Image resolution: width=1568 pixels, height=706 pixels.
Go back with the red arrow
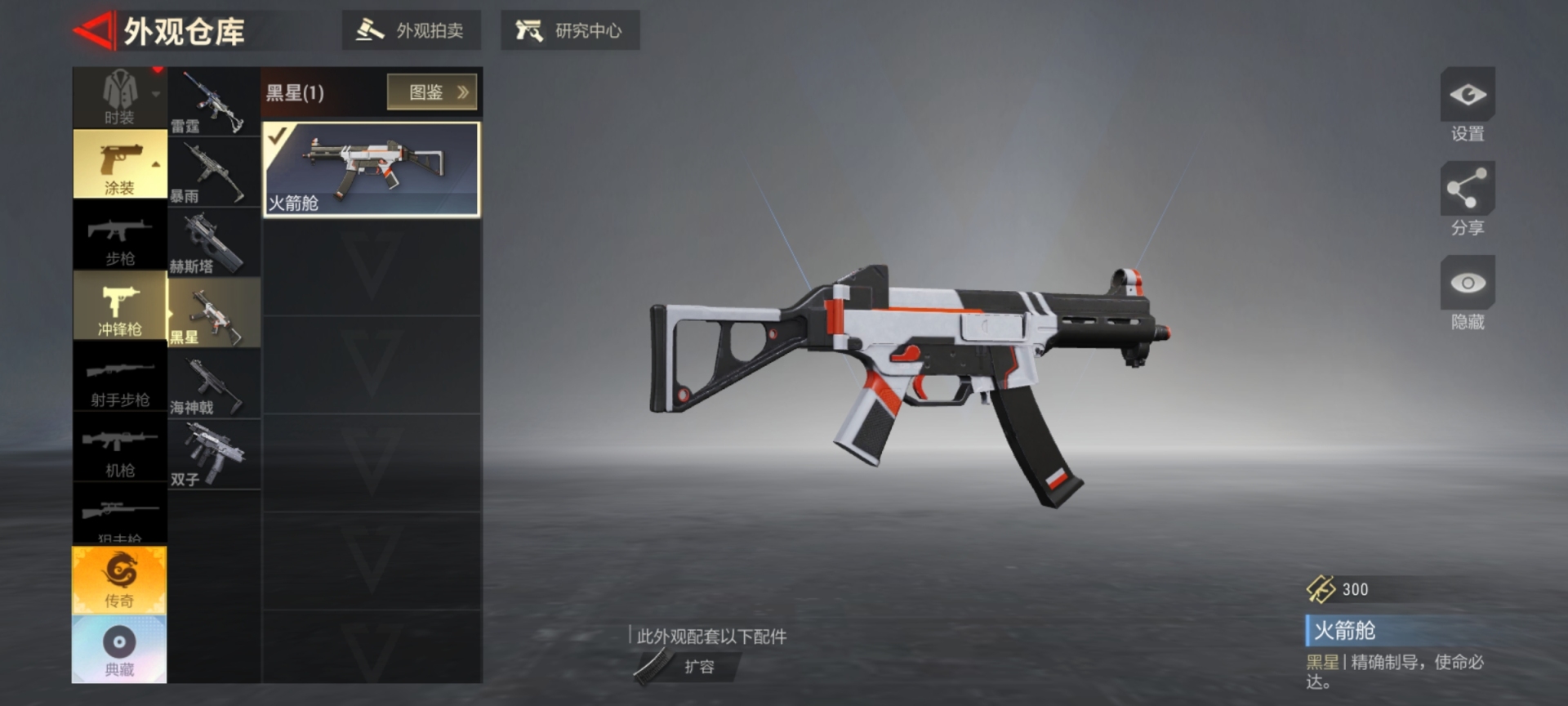pos(93,32)
